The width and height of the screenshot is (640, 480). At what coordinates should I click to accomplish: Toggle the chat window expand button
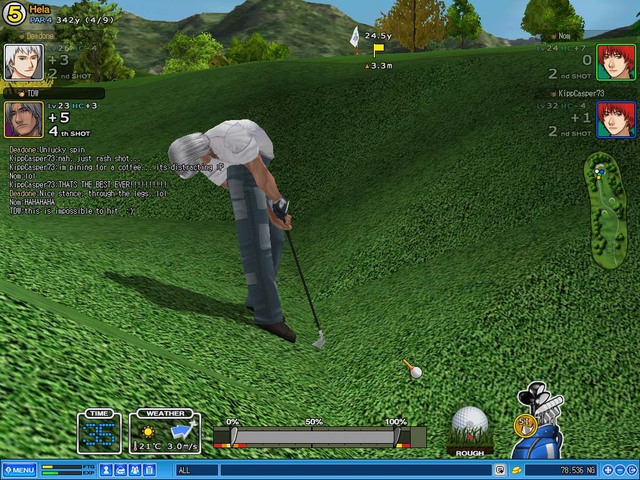click(x=500, y=470)
